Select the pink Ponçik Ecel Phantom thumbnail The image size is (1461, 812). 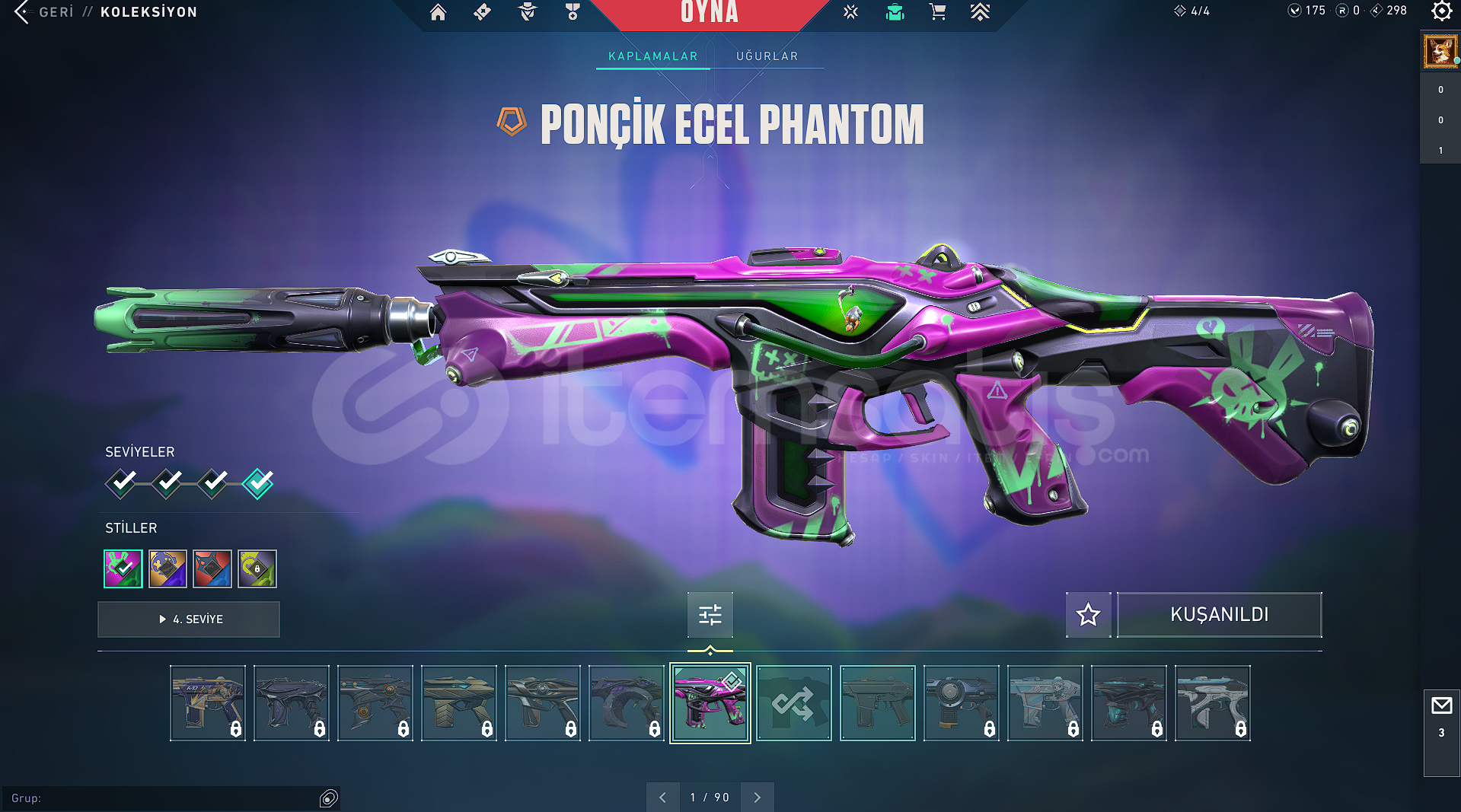[x=710, y=703]
